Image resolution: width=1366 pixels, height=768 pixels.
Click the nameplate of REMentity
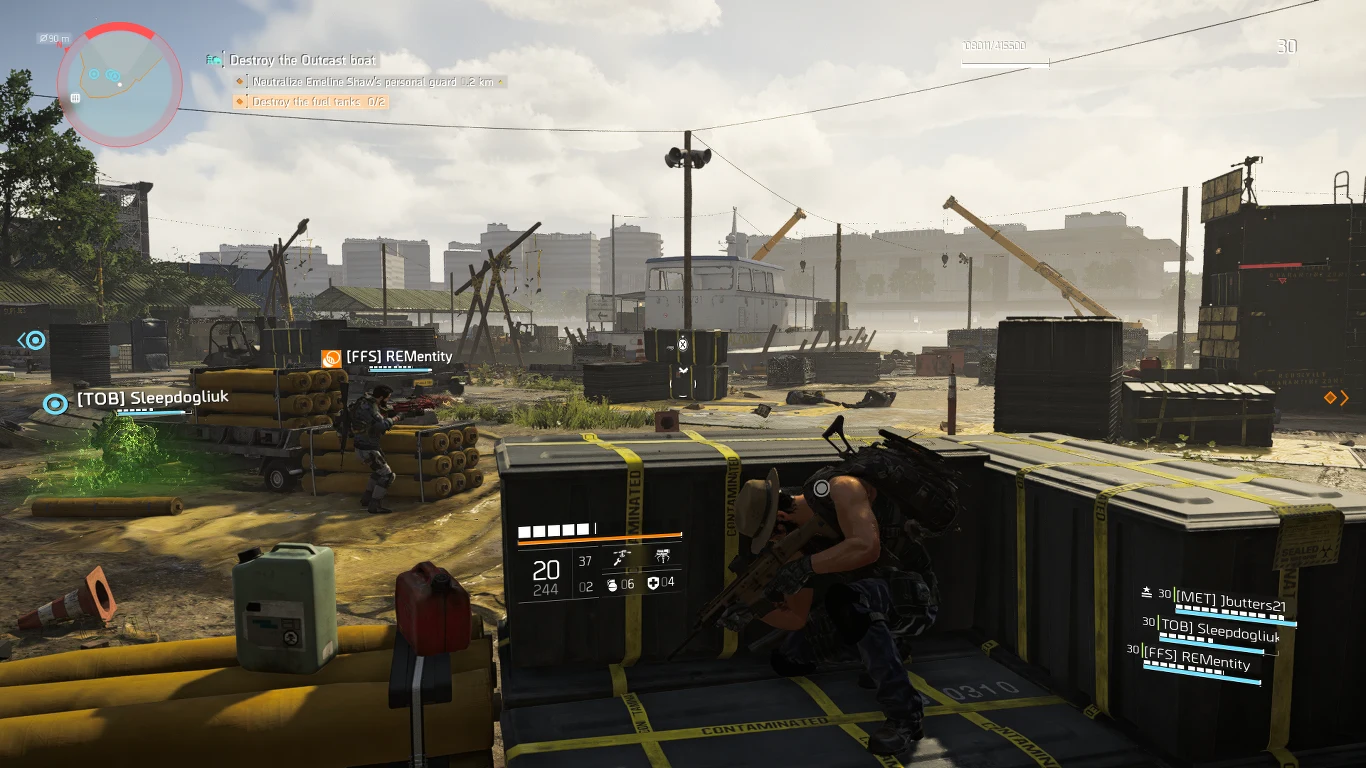398,357
